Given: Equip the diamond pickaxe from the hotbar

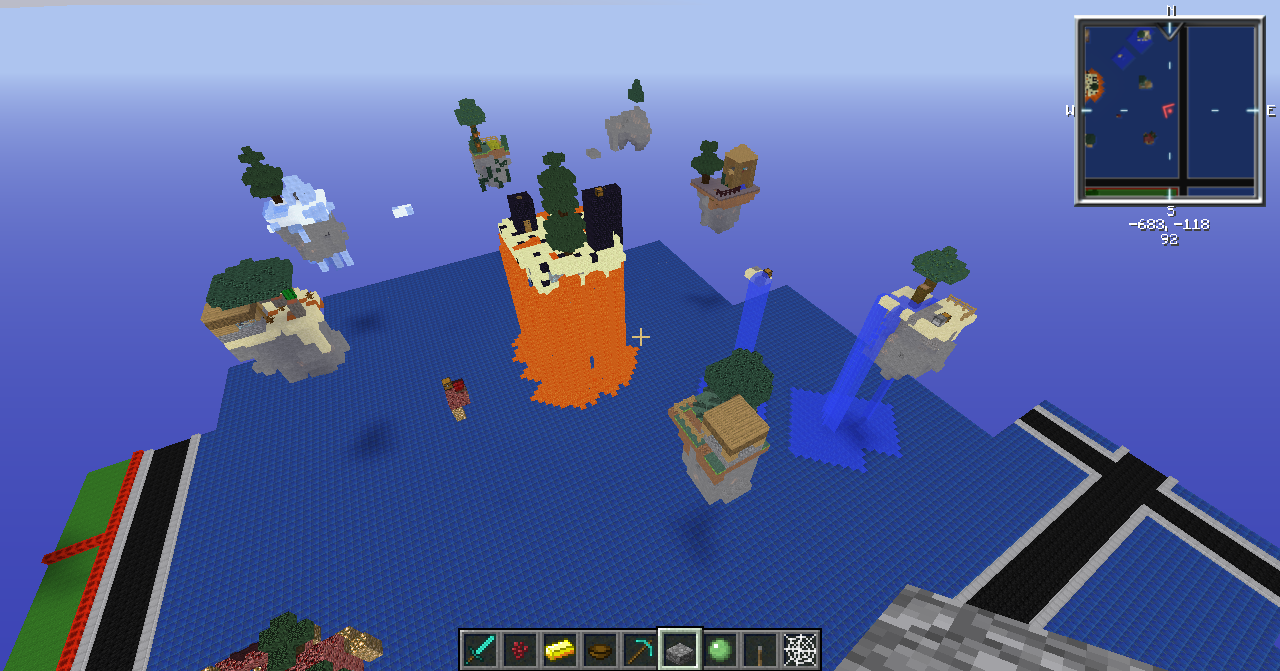Looking at the screenshot, I should (640, 650).
